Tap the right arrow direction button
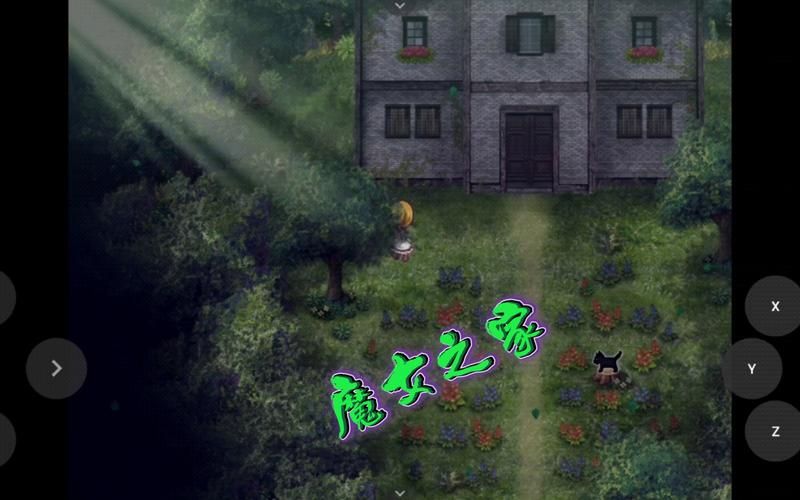 point(56,369)
